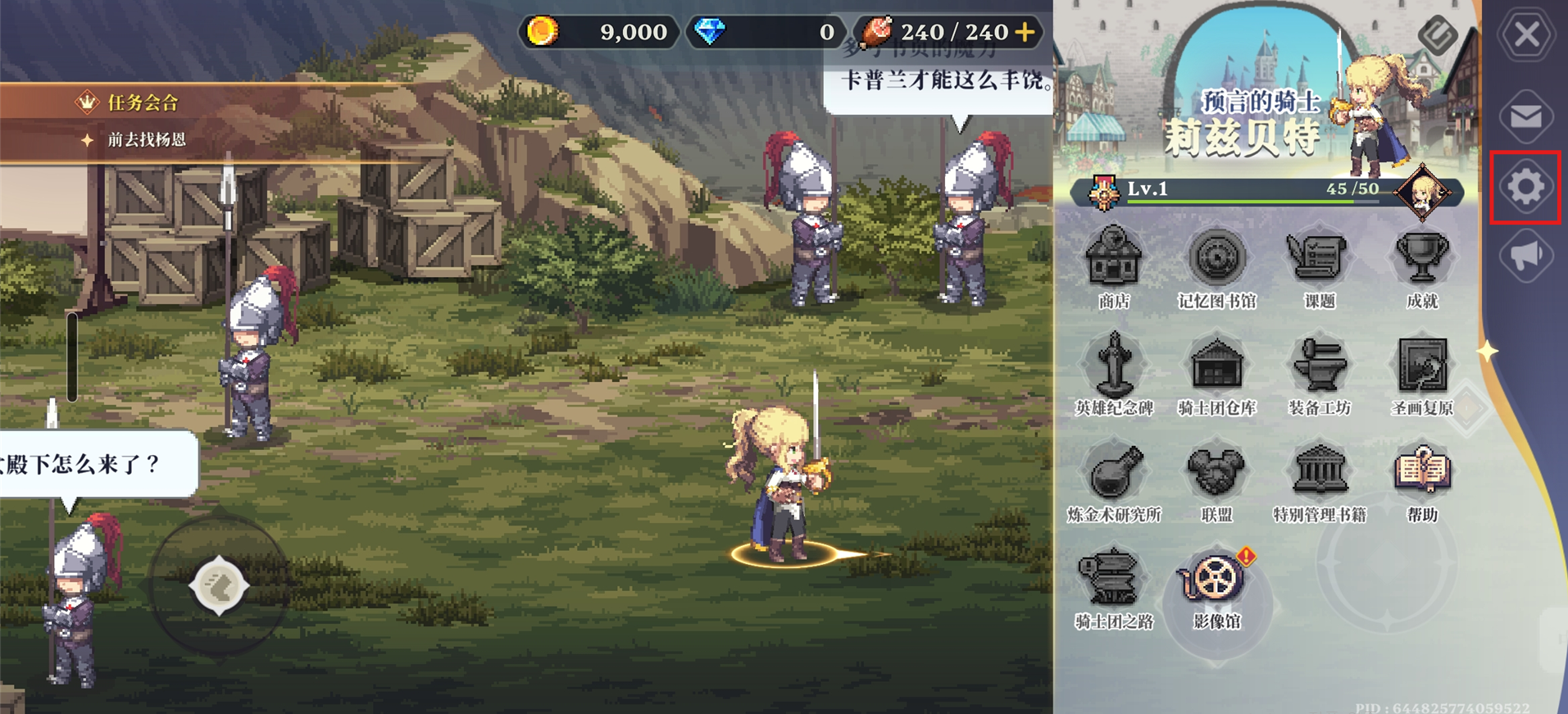1568x714 pixels.
Task: Enter the 装备工坊 equipment workshop
Action: tap(1319, 367)
